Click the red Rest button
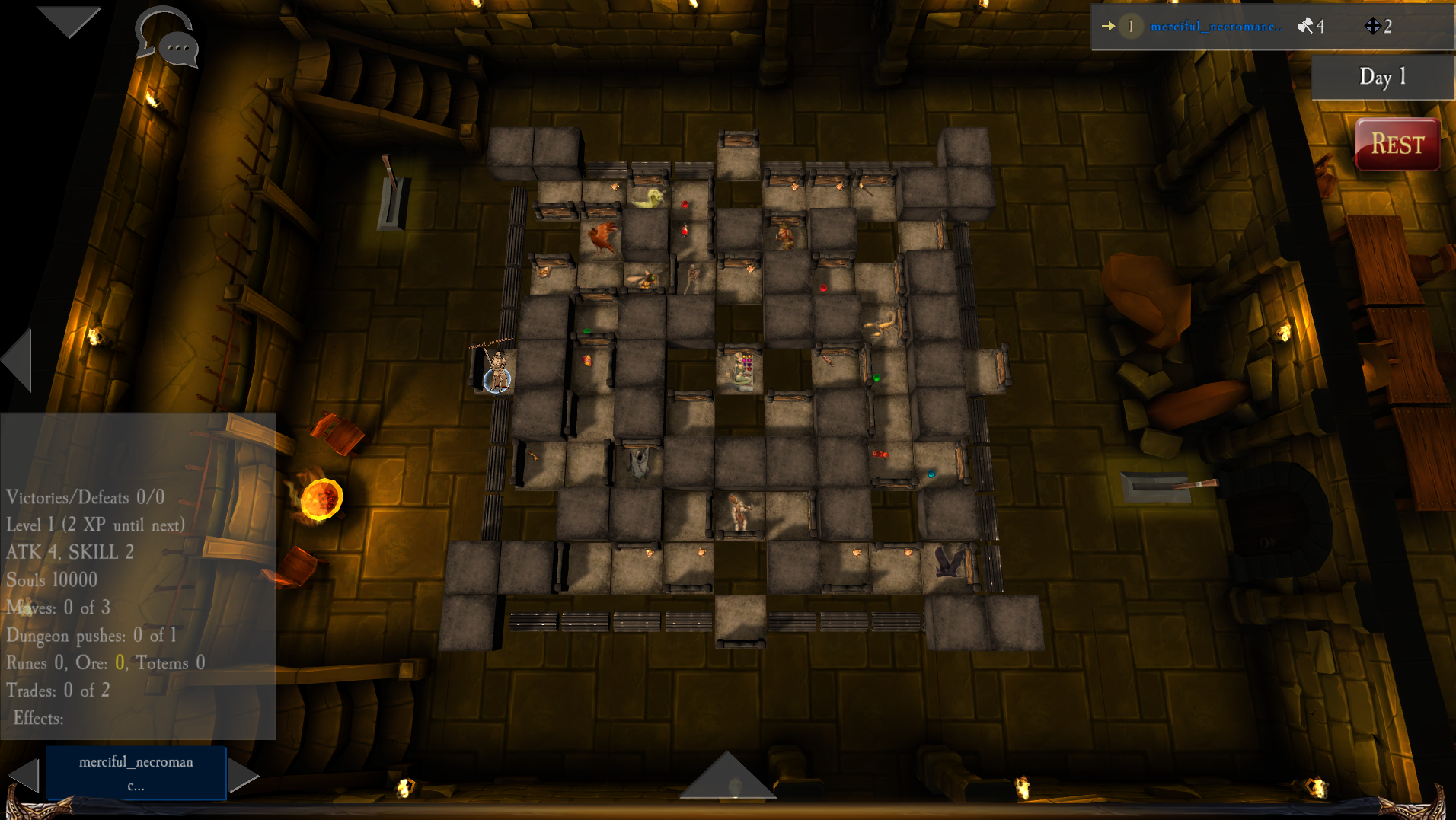Image resolution: width=1456 pixels, height=820 pixels. tap(1397, 144)
